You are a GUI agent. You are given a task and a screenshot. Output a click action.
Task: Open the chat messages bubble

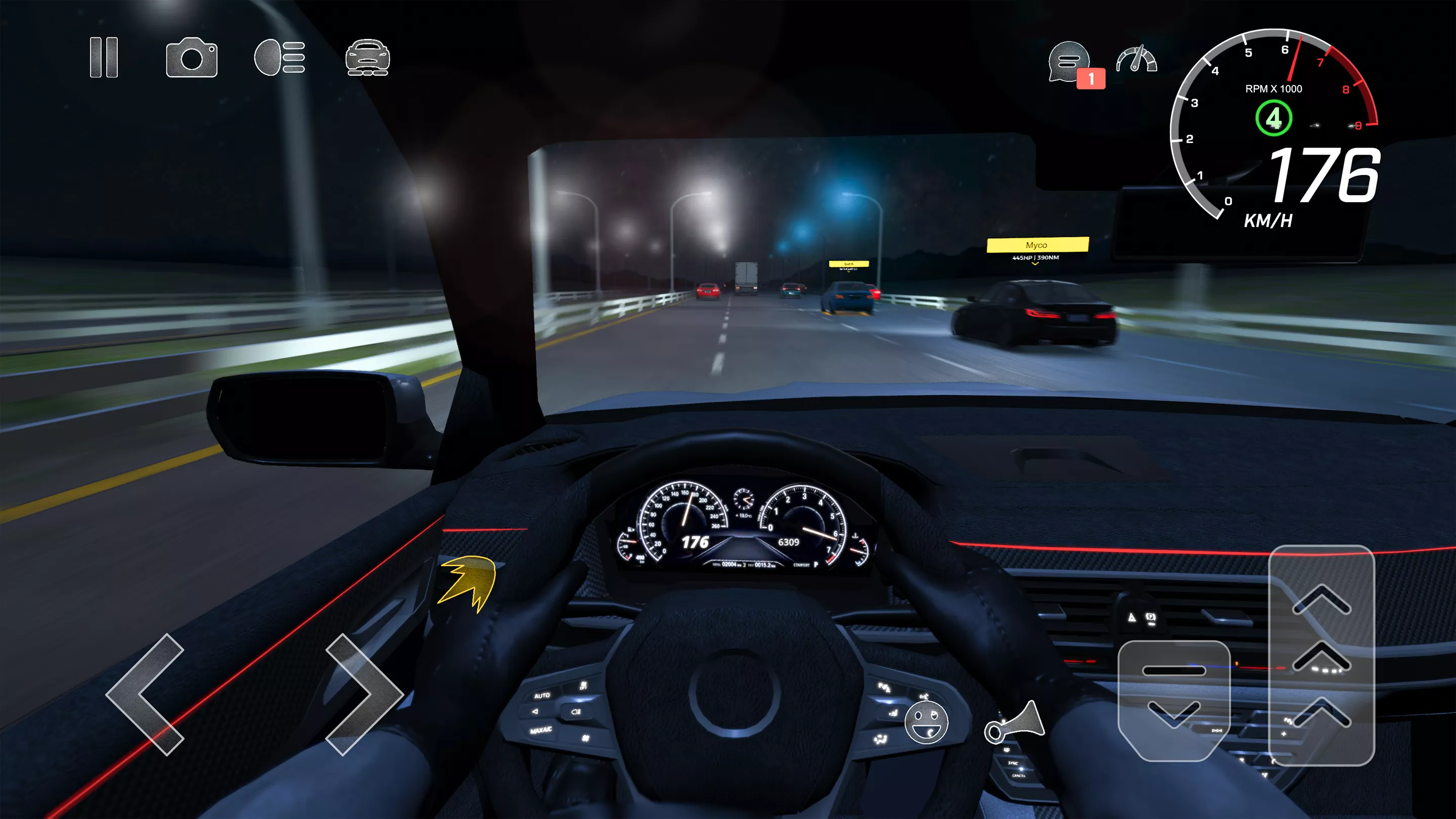click(1068, 61)
